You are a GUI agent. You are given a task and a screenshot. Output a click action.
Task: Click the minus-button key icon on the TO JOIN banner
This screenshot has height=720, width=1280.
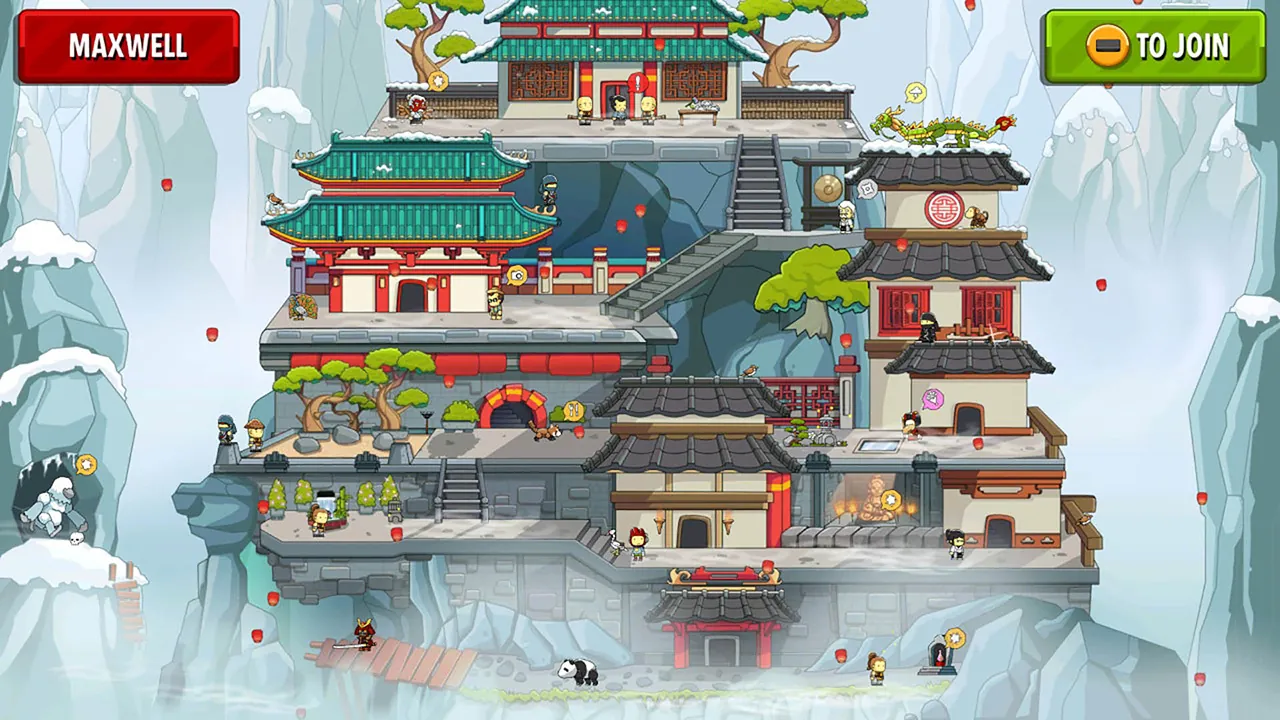[x=1105, y=47]
